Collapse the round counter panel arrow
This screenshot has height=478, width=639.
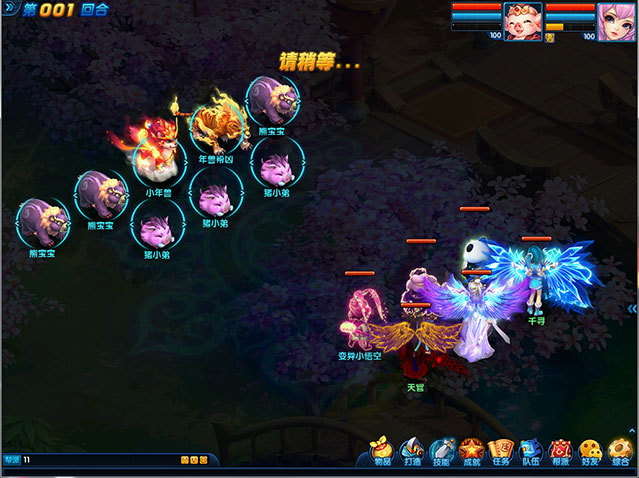[10, 9]
